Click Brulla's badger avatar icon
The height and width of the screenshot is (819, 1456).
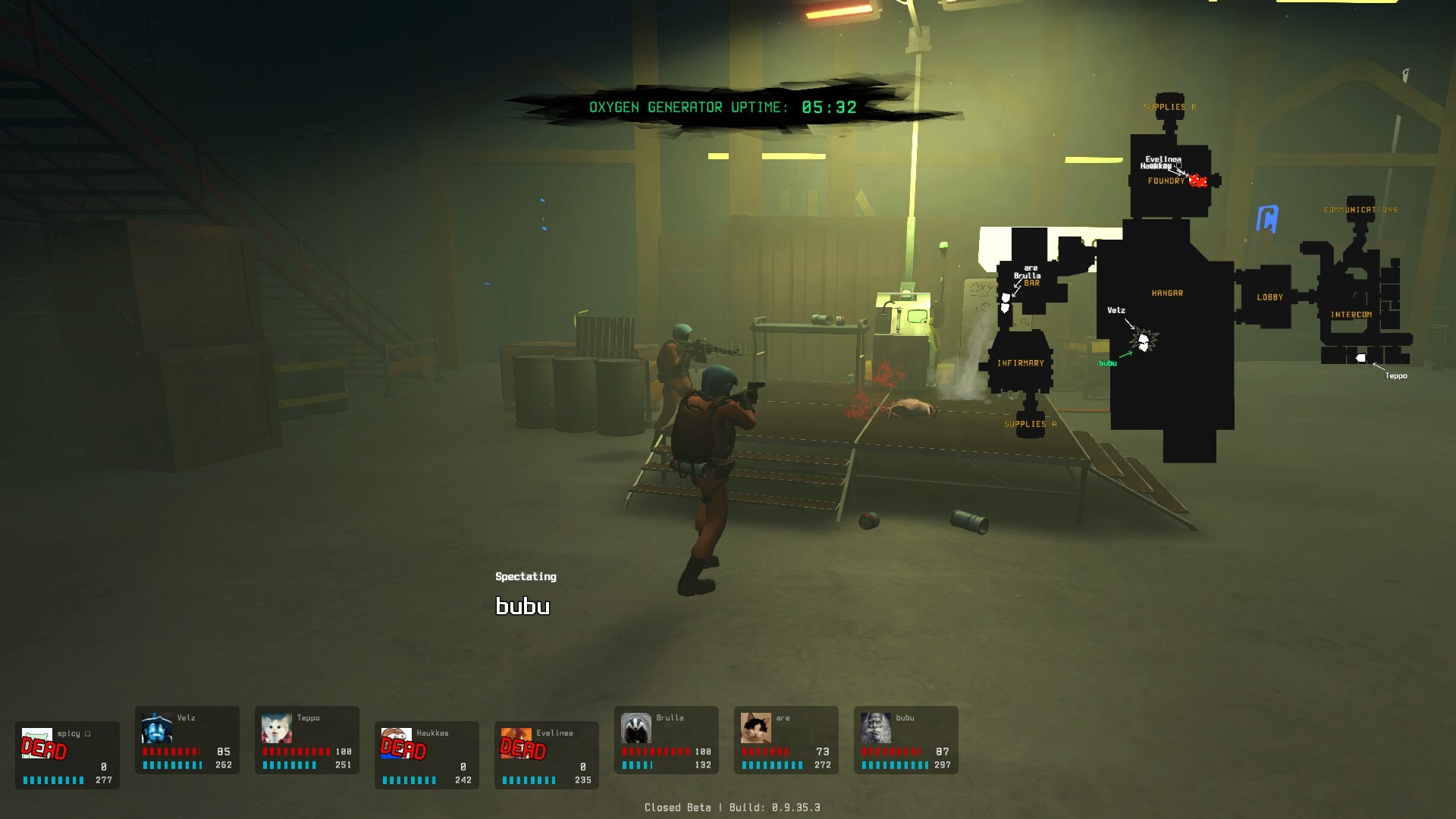tap(635, 729)
